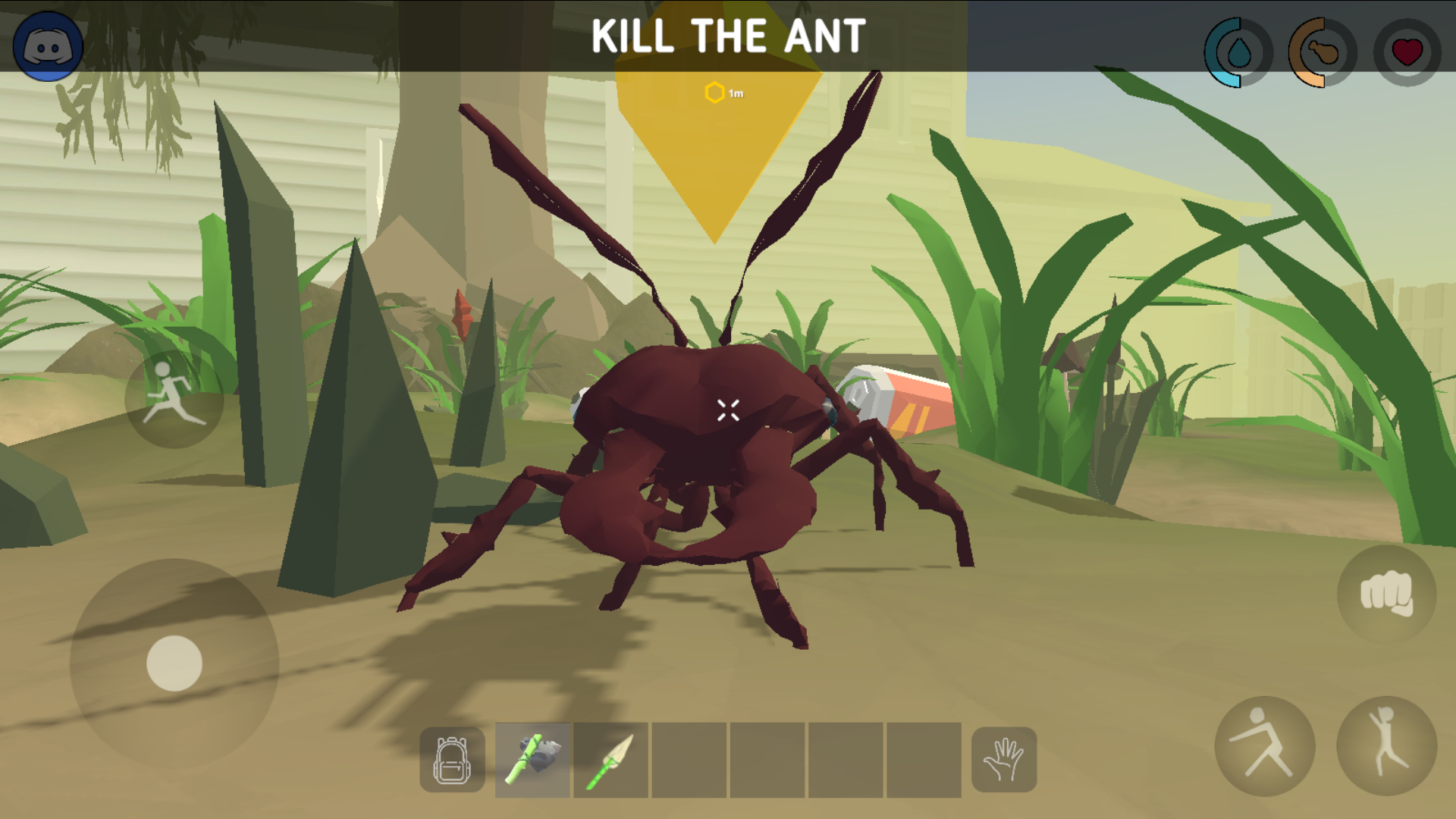The image size is (1456, 819).
Task: Tap the KILL THE ANT objective banner
Action: pos(728,34)
